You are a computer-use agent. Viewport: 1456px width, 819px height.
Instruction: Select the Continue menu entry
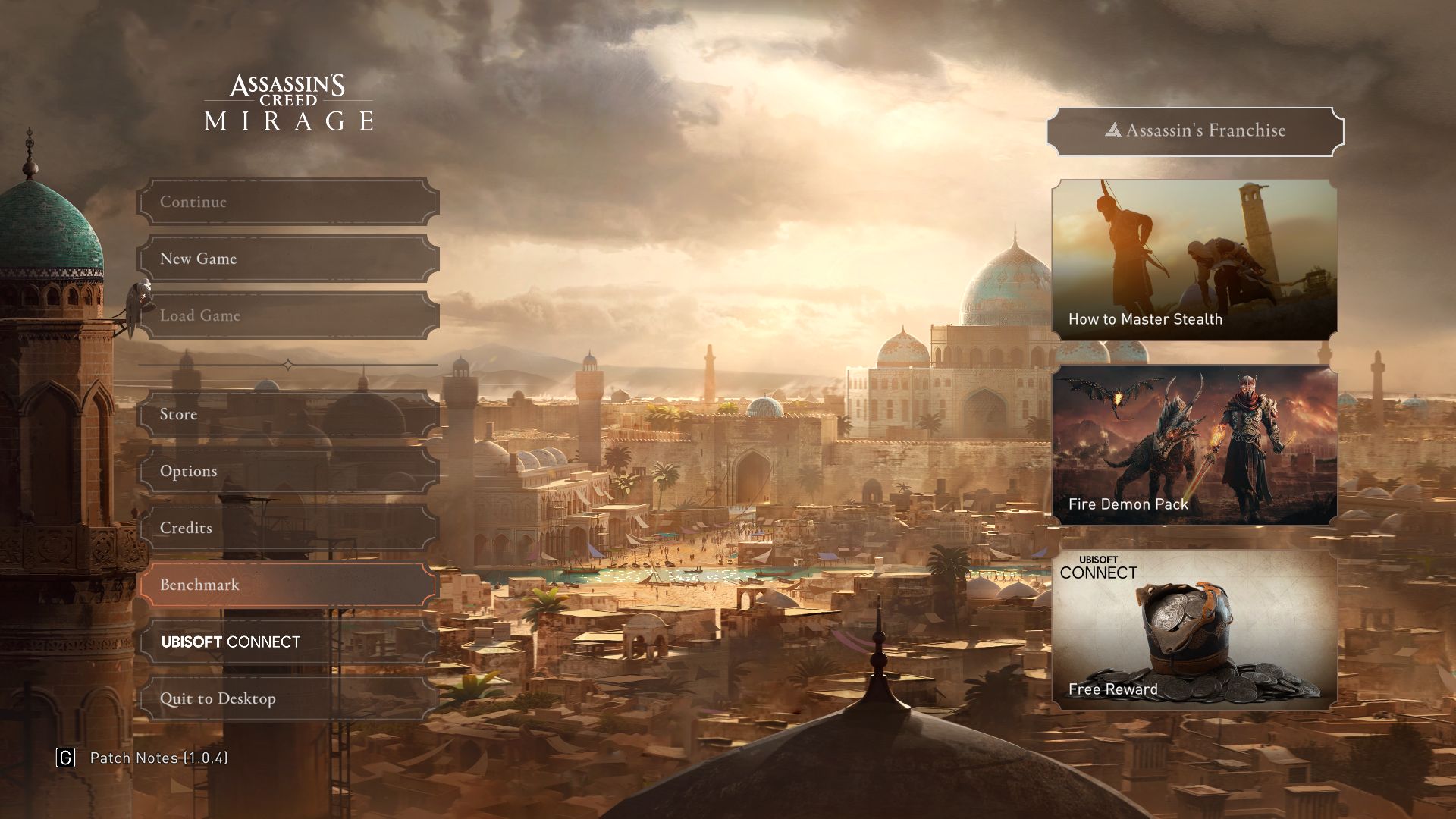click(288, 202)
